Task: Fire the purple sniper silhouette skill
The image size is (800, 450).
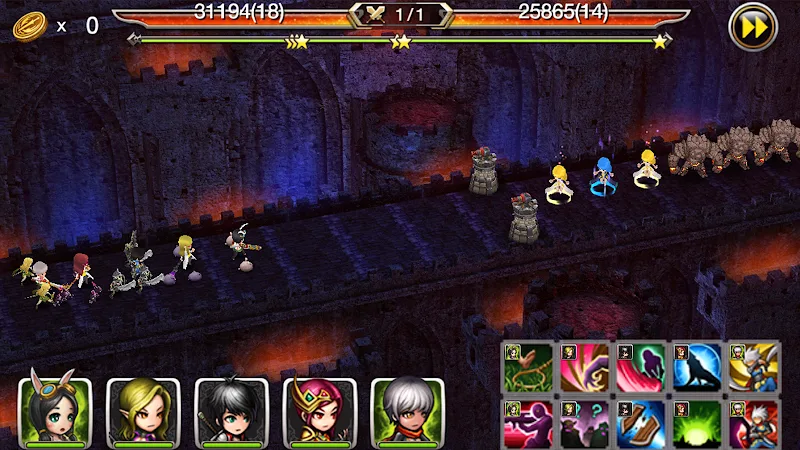Action: tap(528, 422)
